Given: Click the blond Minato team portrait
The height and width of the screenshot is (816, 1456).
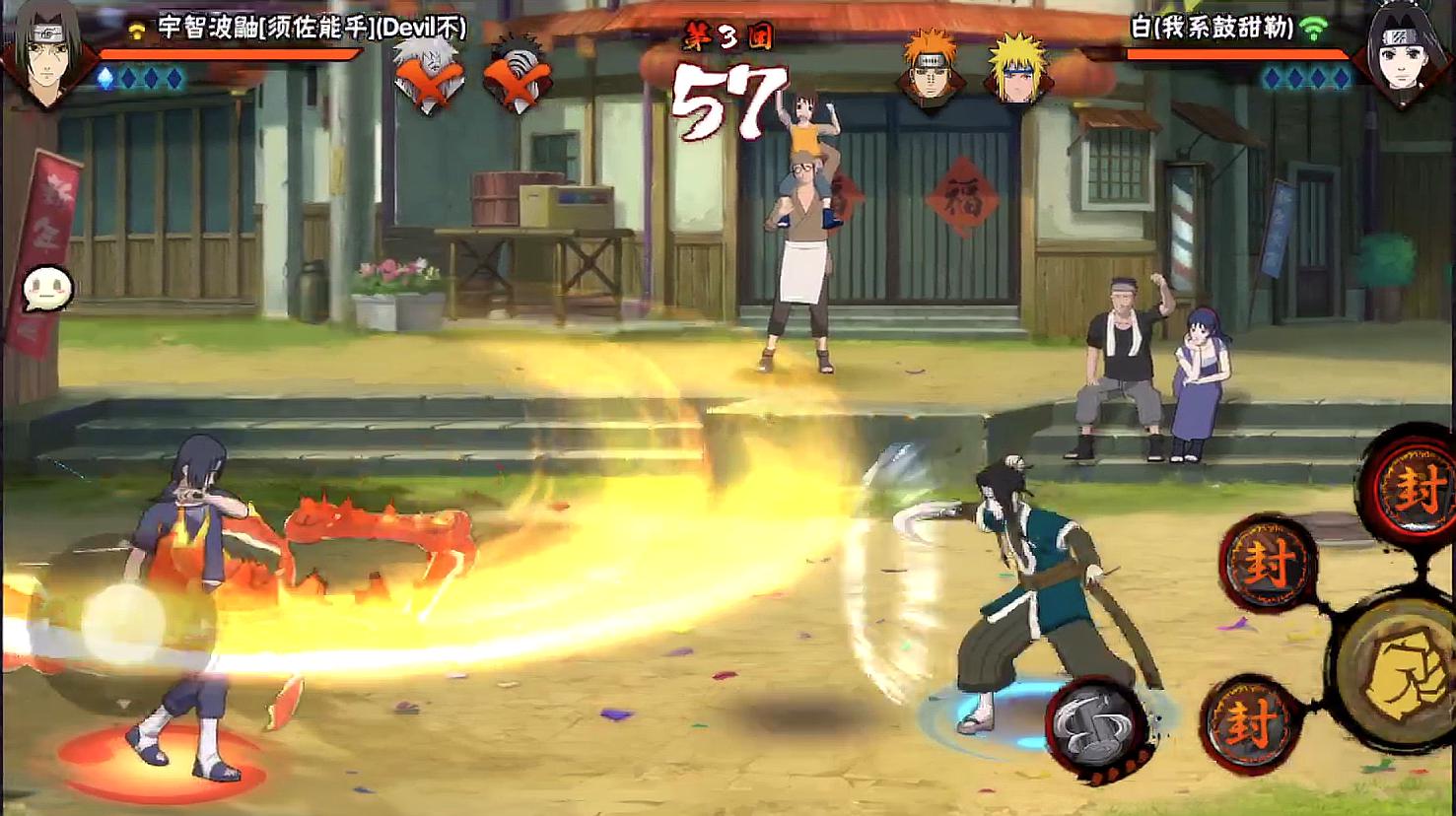Looking at the screenshot, I should tap(1016, 71).
